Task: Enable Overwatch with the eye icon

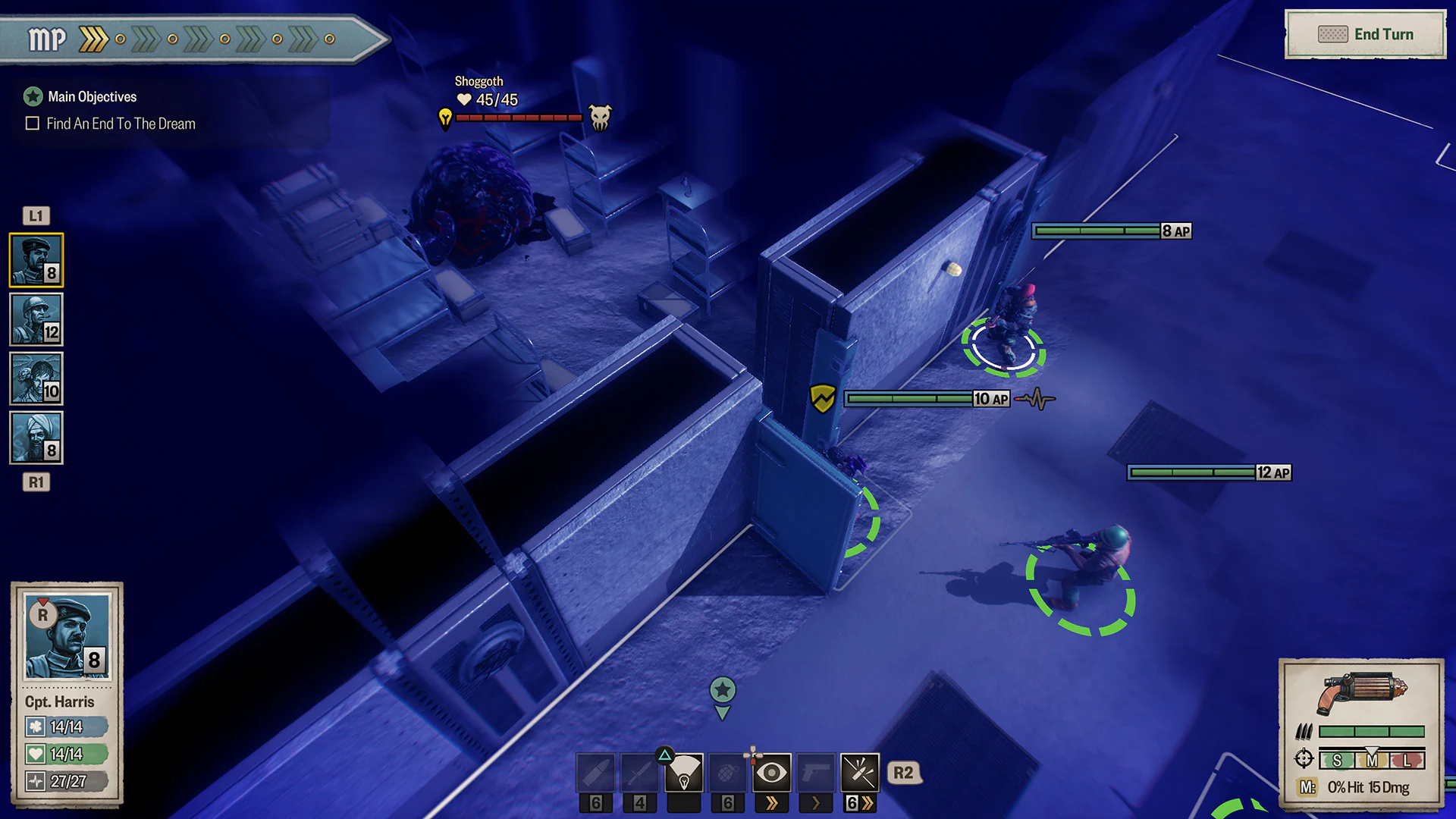Action: coord(772,773)
